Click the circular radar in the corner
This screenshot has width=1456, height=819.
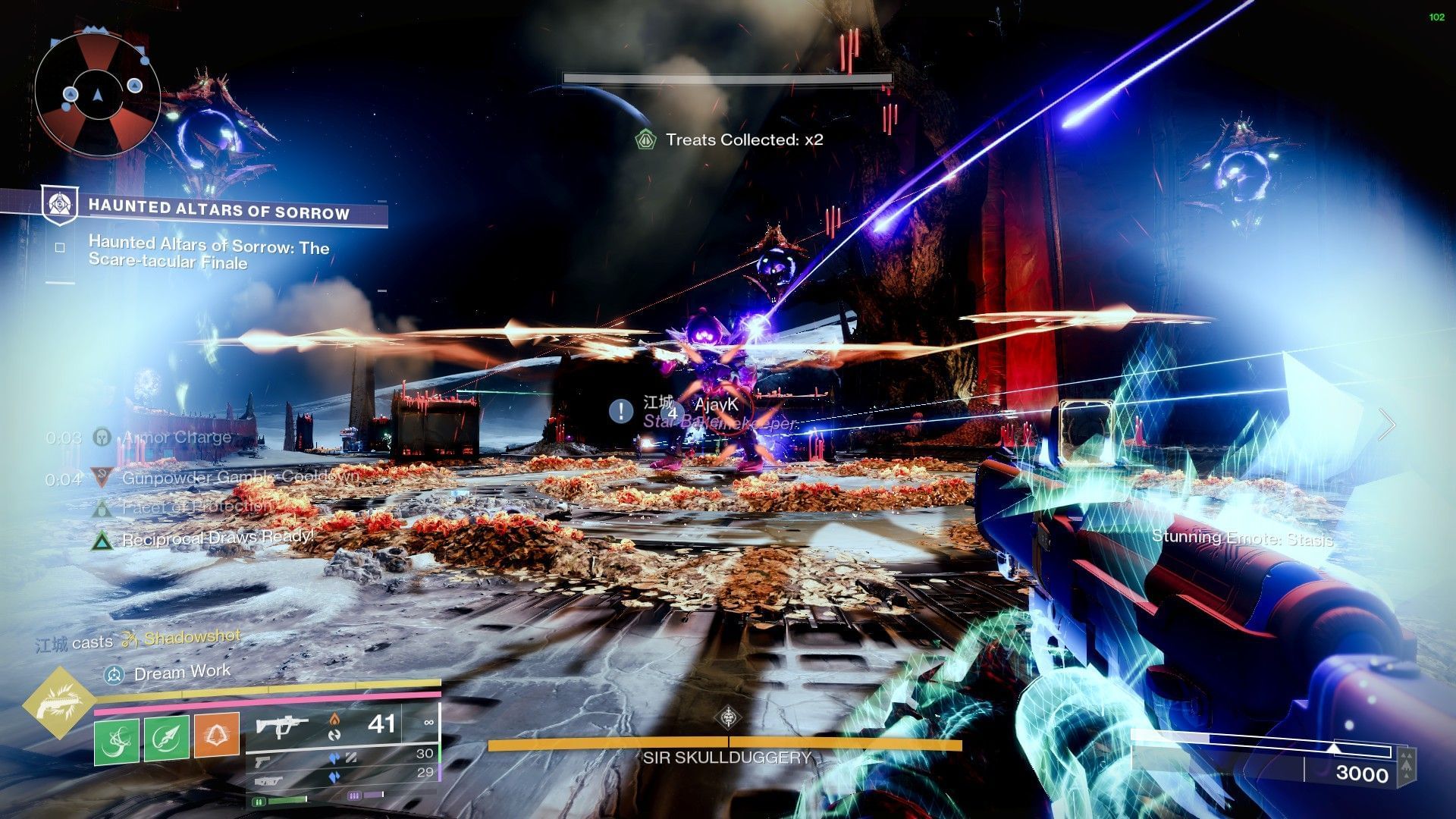click(97, 94)
